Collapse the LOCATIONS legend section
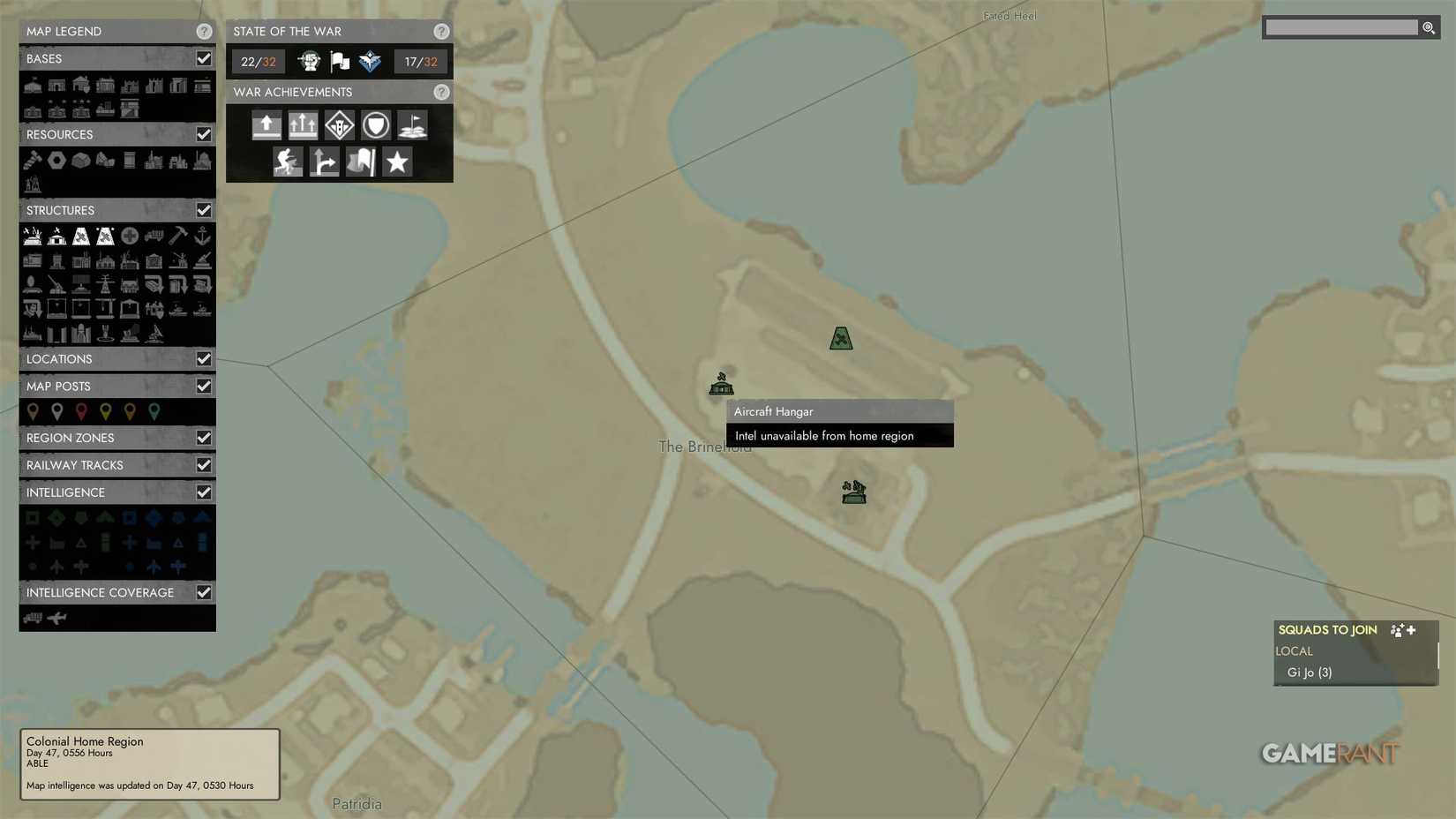1456x819 pixels. coord(59,359)
